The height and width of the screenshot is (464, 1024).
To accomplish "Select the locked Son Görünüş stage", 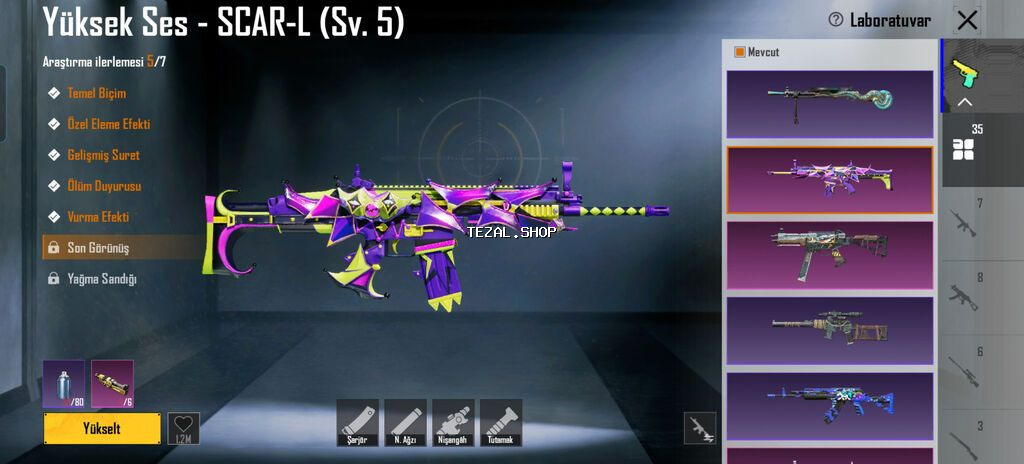I will click(98, 248).
